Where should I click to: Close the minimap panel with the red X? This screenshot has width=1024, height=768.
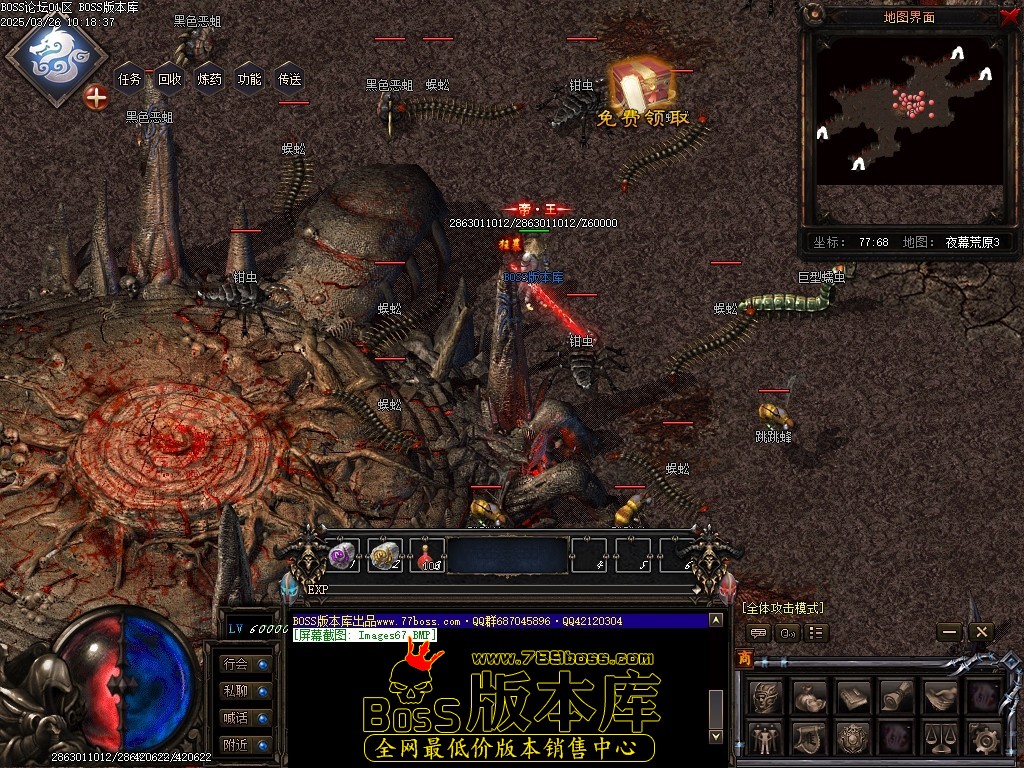click(1008, 16)
